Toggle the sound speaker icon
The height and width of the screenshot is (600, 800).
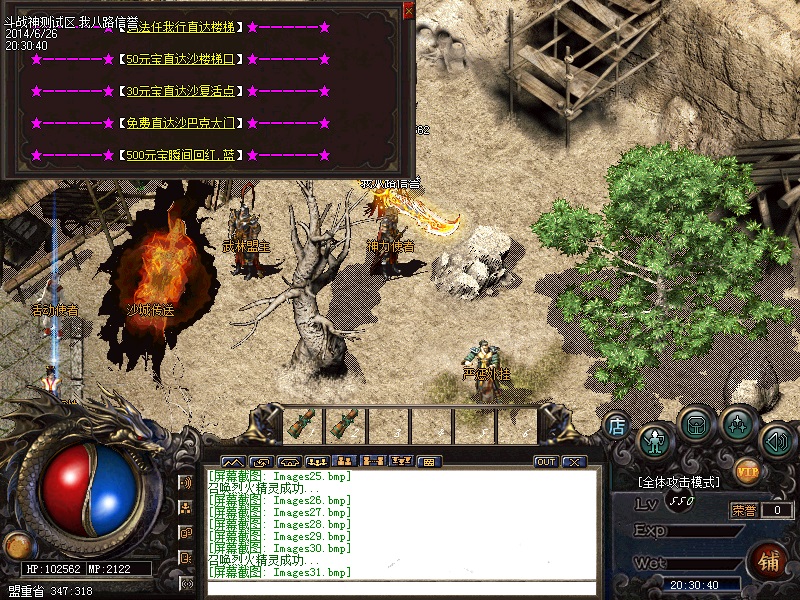[777, 439]
